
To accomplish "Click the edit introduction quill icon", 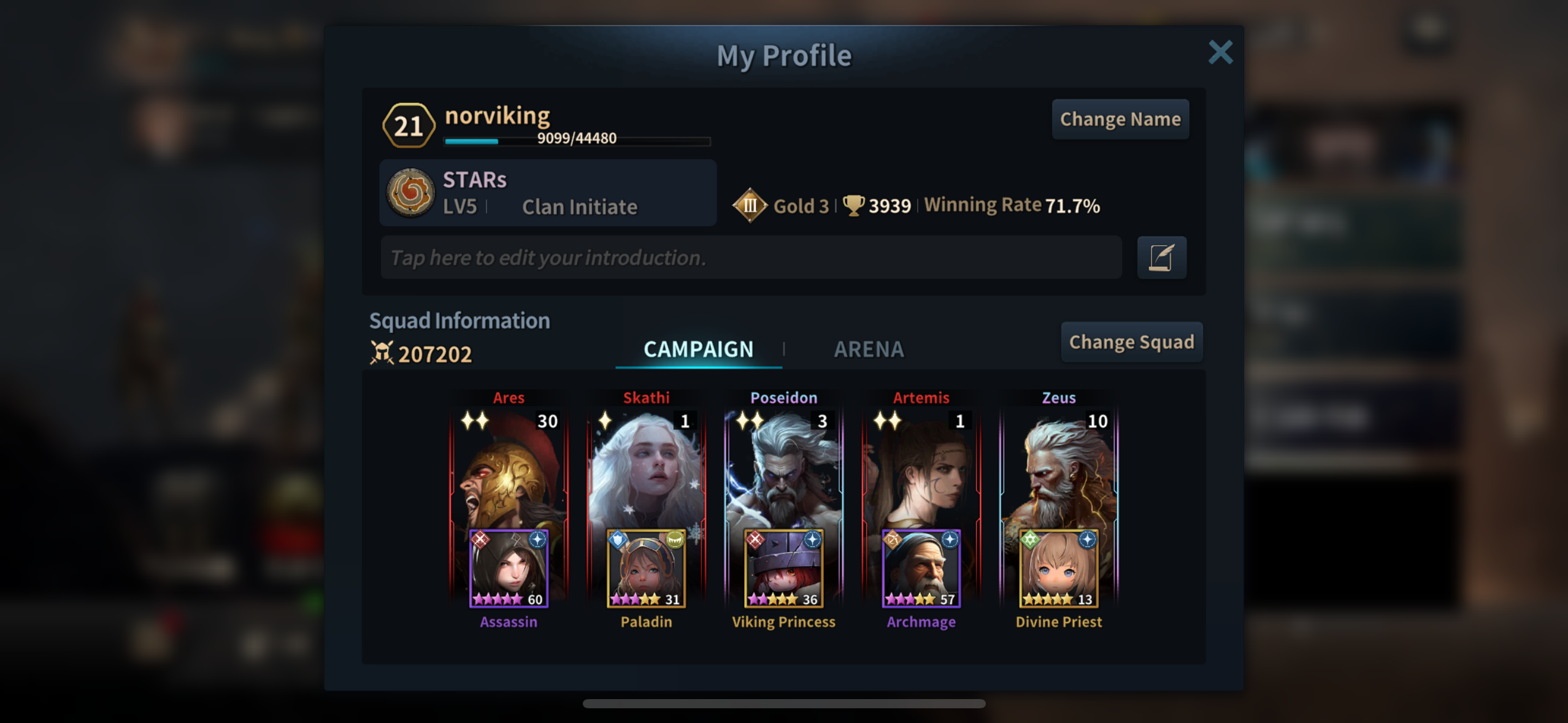I will [1161, 258].
